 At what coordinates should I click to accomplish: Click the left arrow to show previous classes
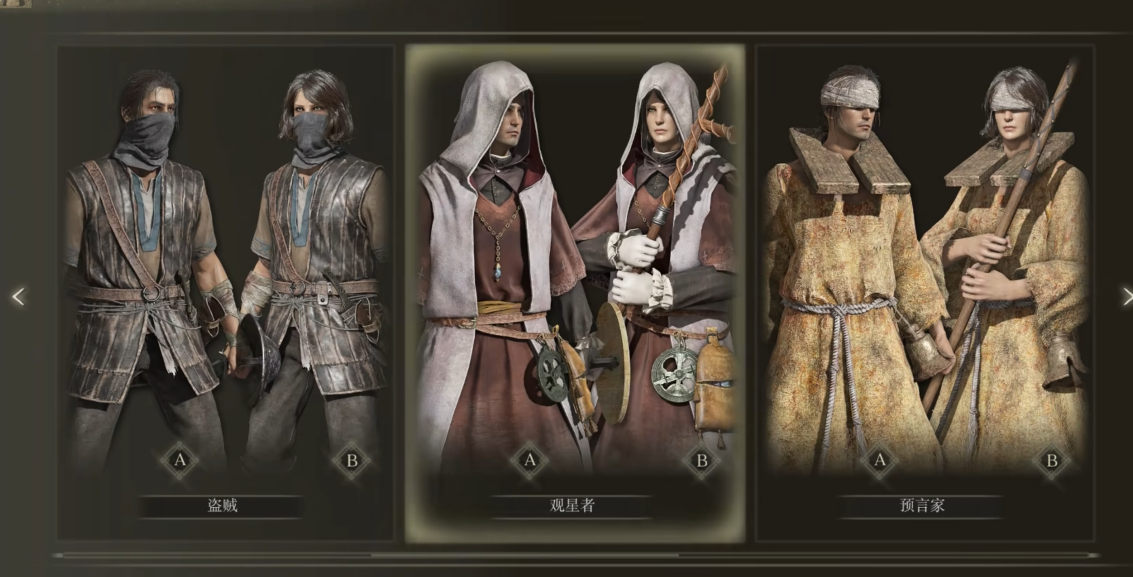[17, 296]
